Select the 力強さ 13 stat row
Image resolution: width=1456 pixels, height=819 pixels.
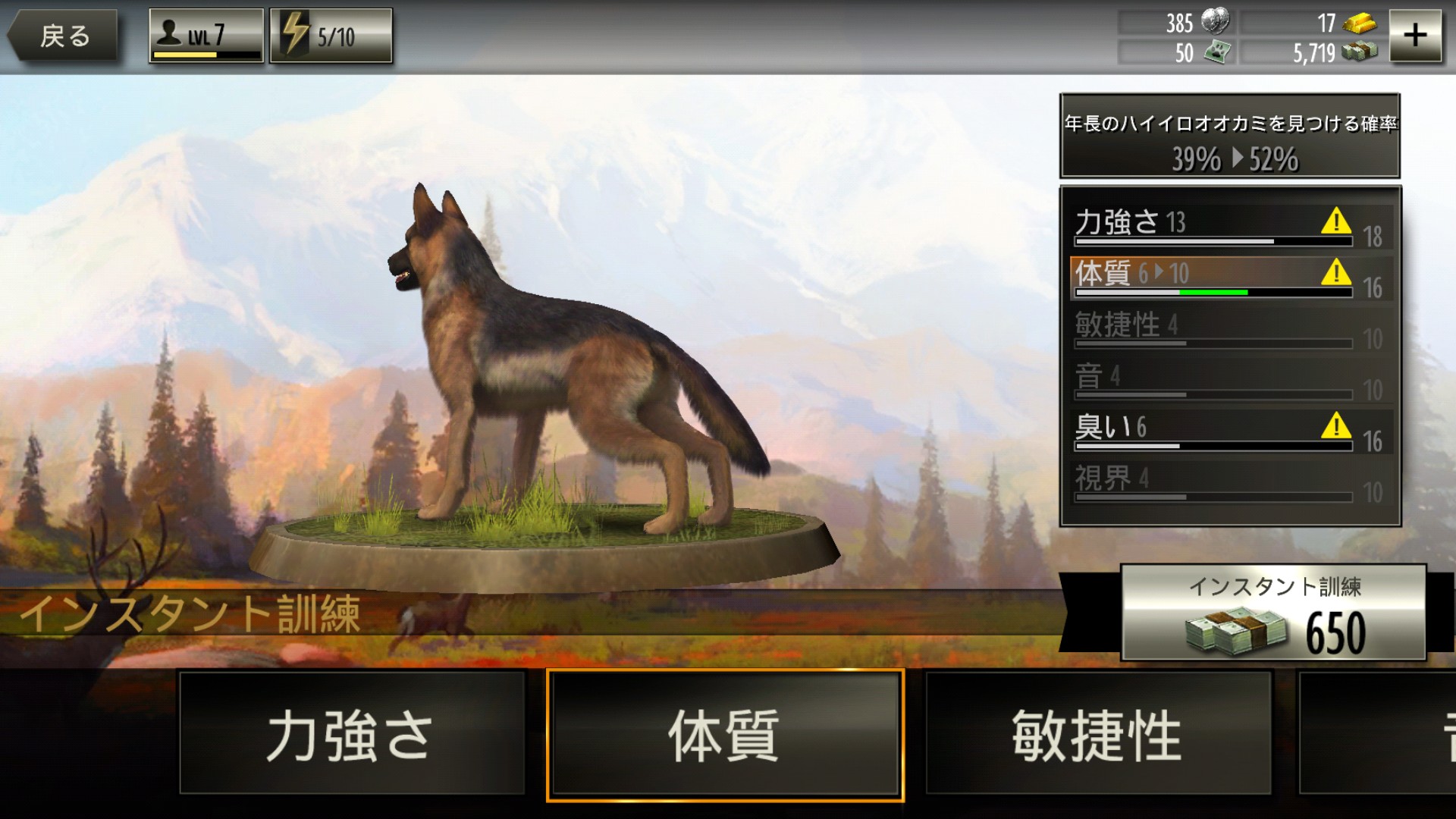pyautogui.click(x=1213, y=226)
